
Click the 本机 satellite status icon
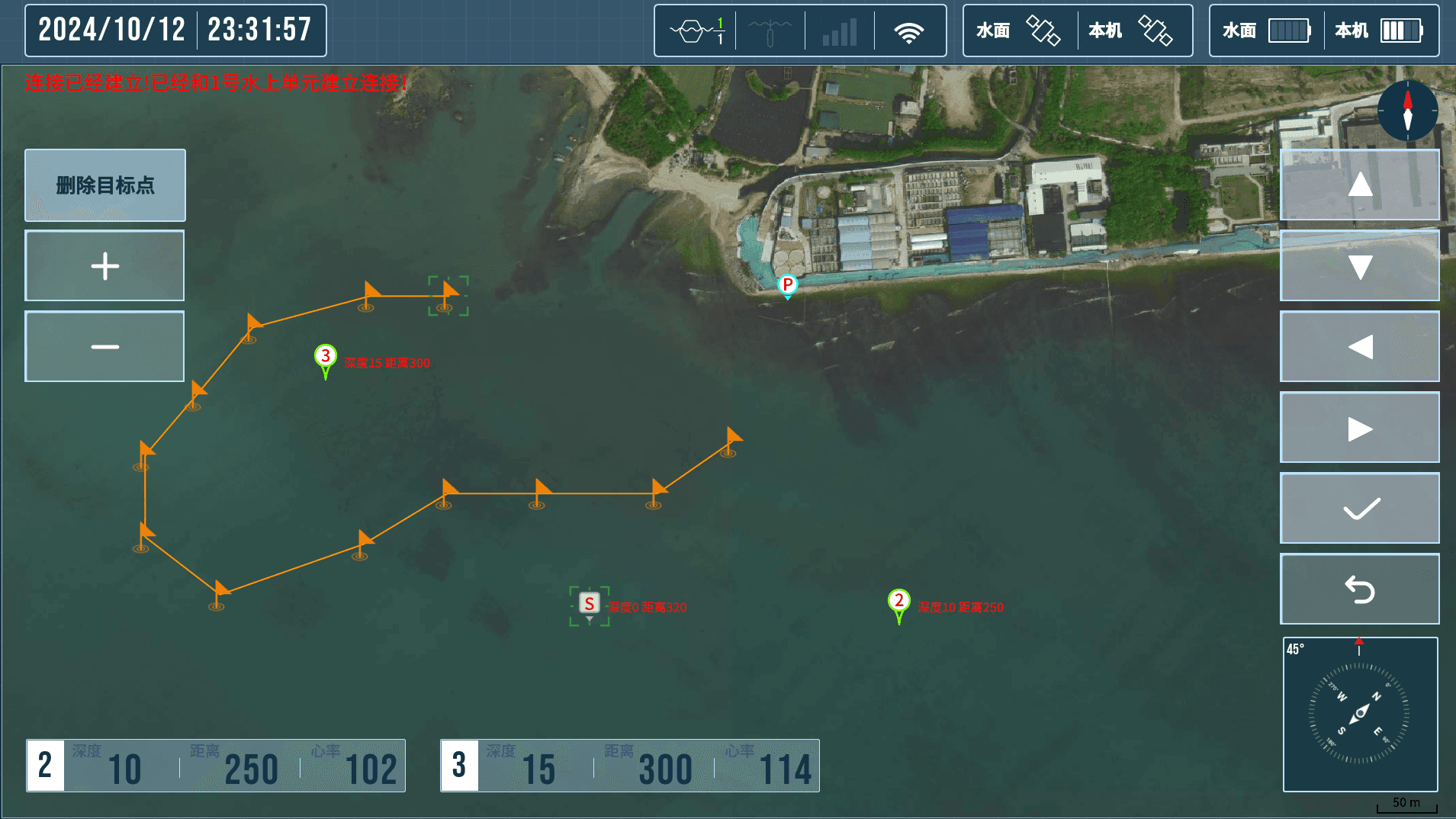coord(1155,30)
